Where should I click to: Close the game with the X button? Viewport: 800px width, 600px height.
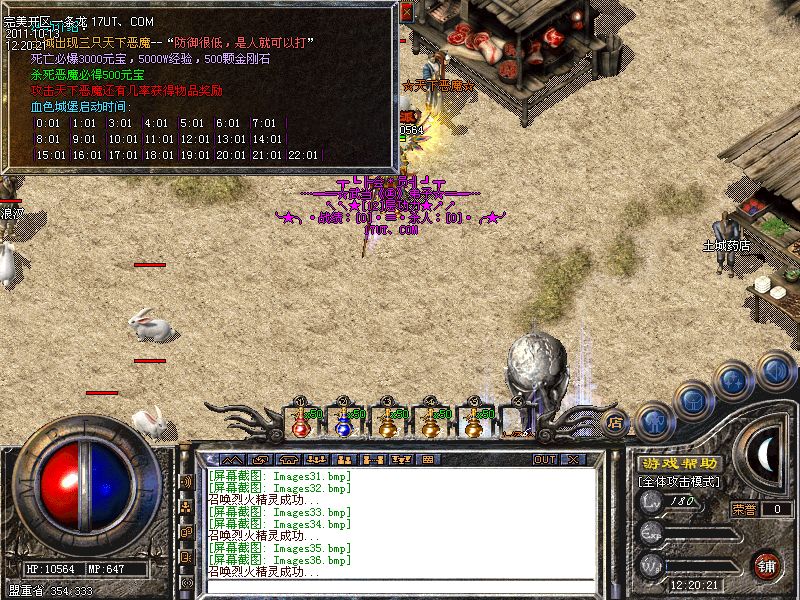(573, 459)
